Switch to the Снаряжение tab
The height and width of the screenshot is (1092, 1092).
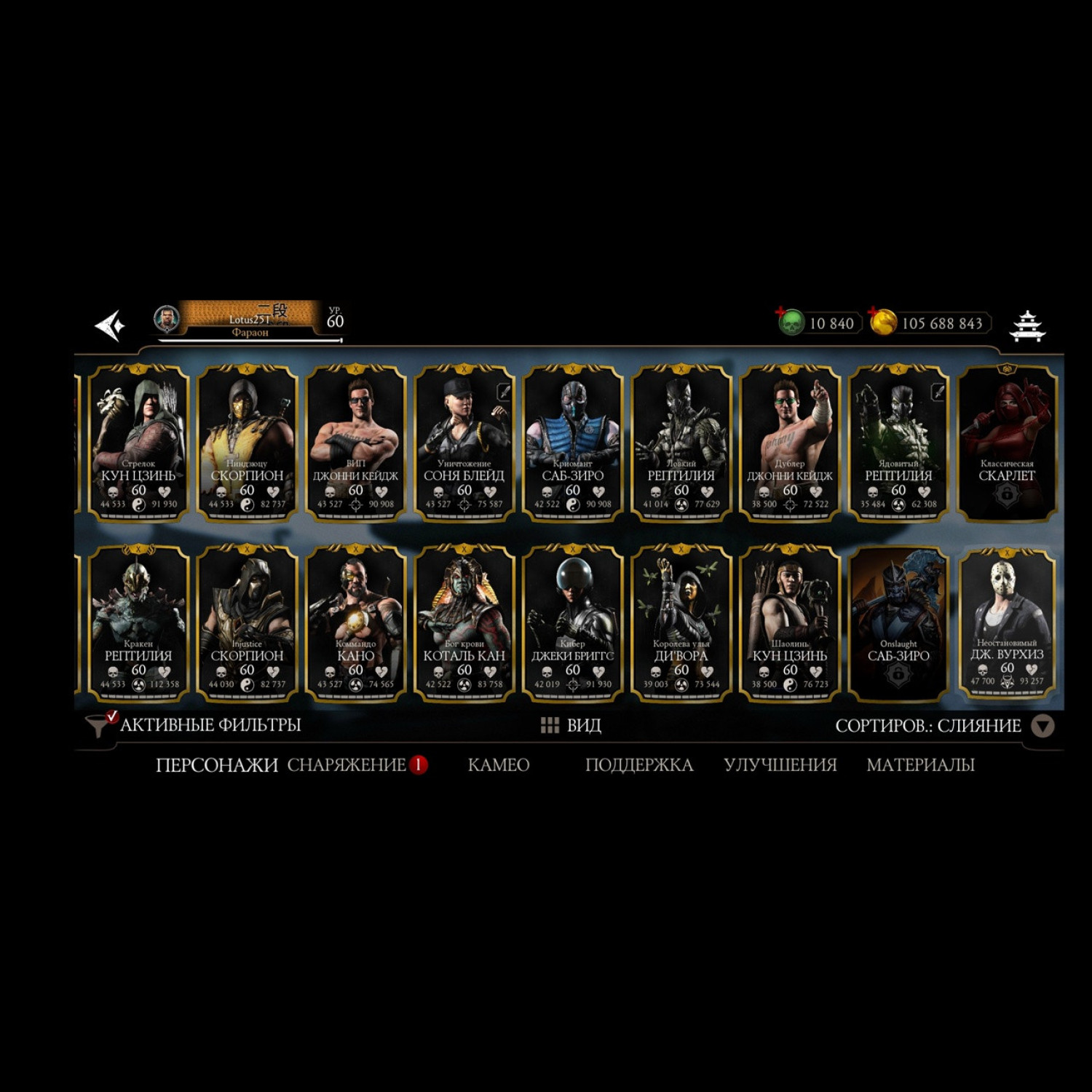click(347, 764)
